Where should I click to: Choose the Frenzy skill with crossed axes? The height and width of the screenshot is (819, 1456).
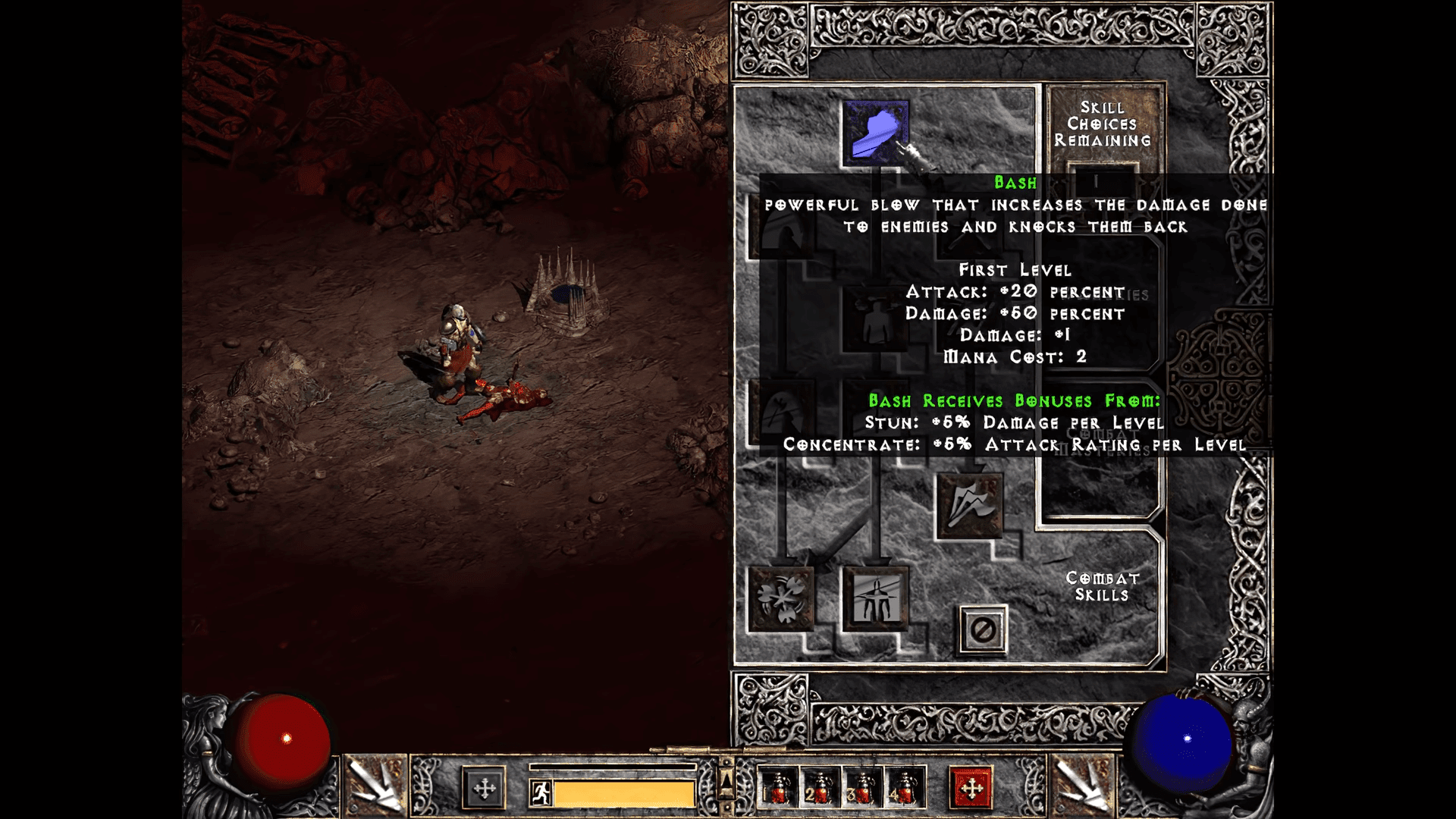[x=969, y=506]
